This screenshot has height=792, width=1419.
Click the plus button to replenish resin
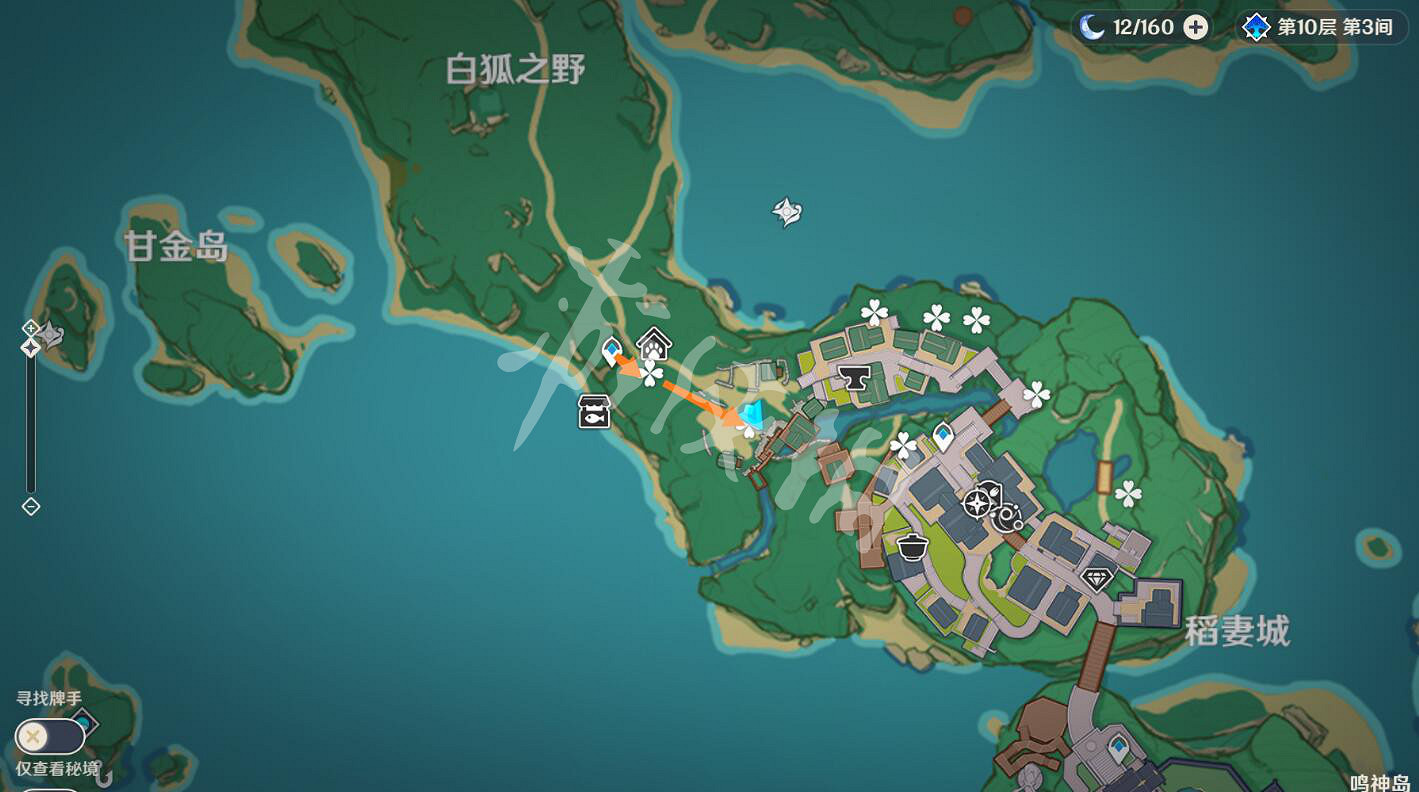(1194, 27)
